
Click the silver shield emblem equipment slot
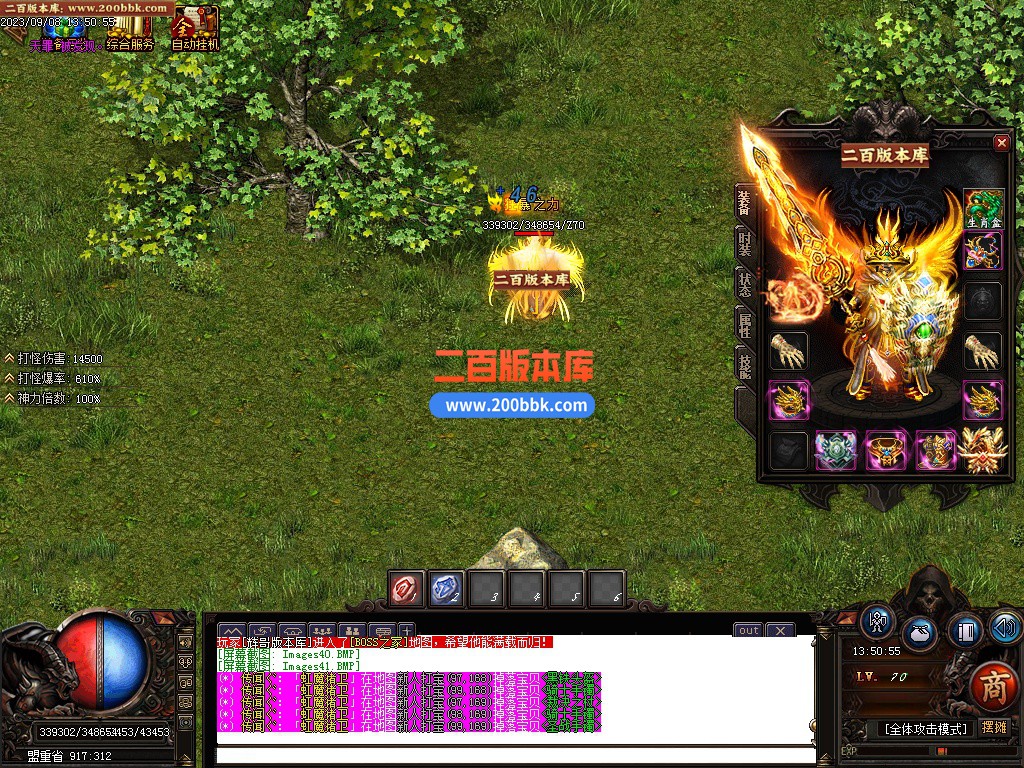pyautogui.click(x=835, y=451)
